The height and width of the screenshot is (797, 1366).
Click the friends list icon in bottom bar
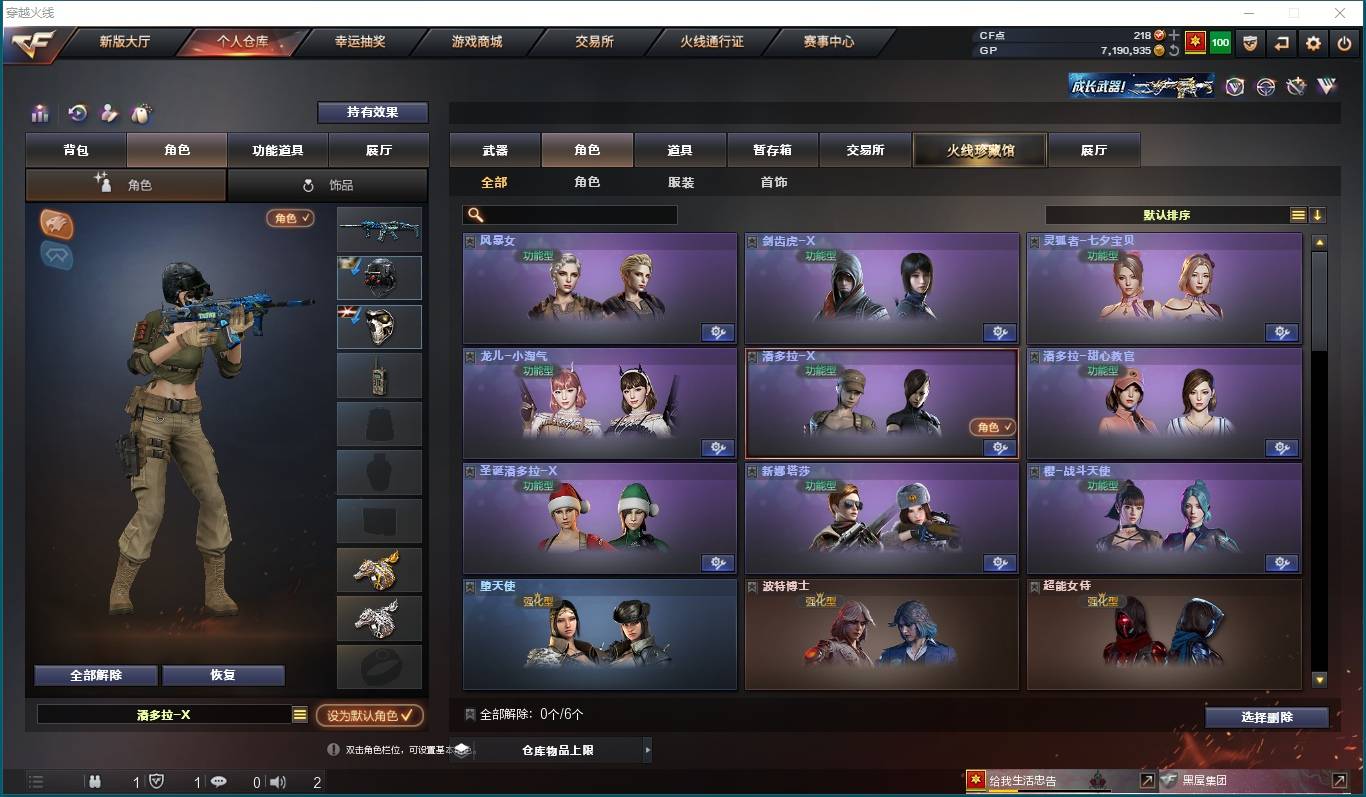95,781
